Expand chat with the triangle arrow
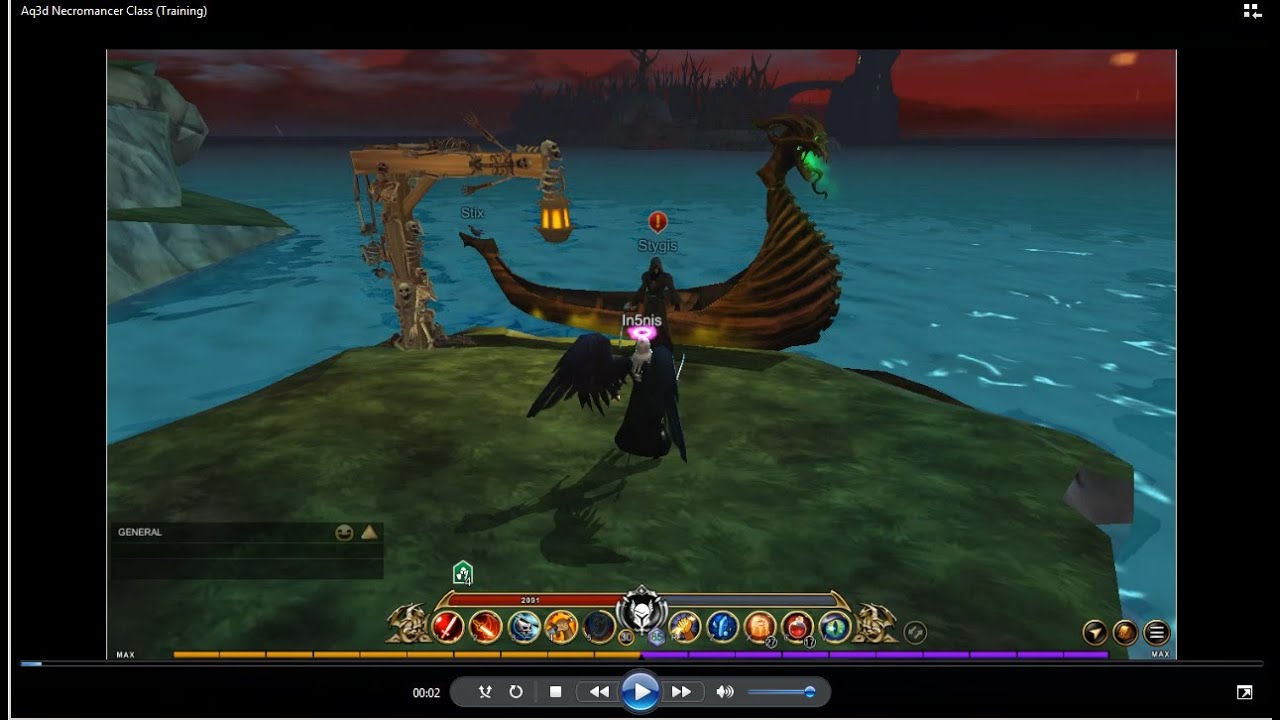The image size is (1280, 720). [369, 533]
